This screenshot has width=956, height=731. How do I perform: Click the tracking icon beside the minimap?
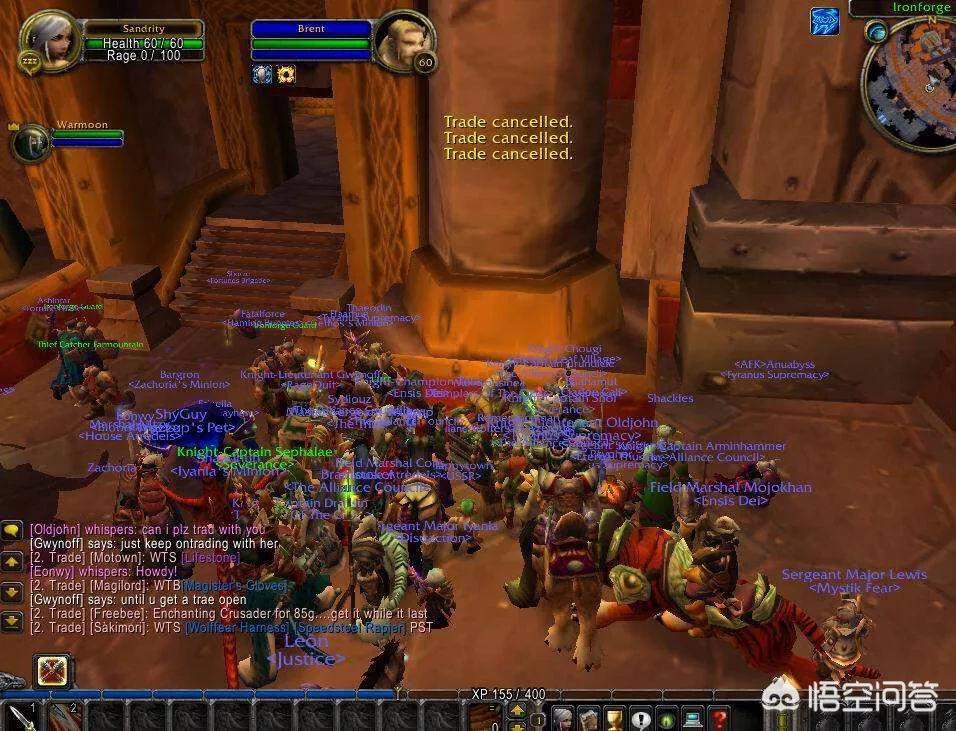825,21
